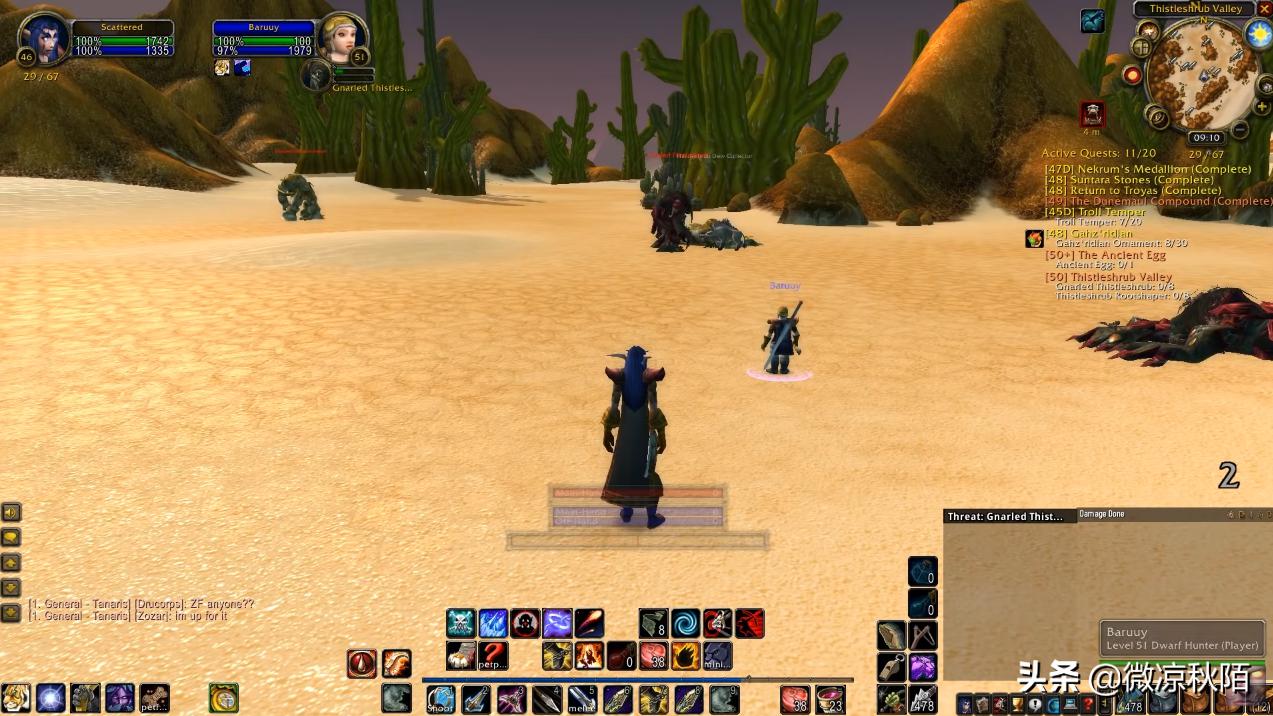Viewport: 1273px width, 716px height.
Task: Click the Scattered player portrait
Action: tap(43, 36)
